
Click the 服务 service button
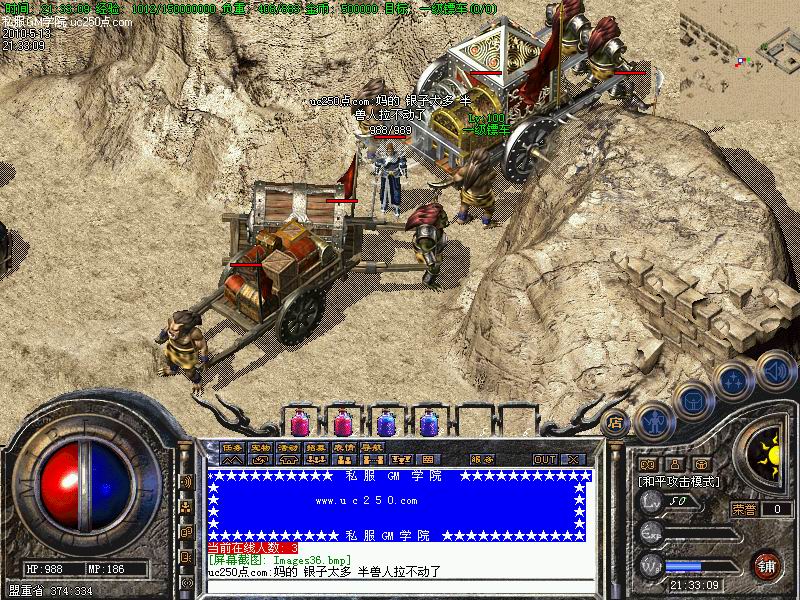pyautogui.click(x=482, y=459)
